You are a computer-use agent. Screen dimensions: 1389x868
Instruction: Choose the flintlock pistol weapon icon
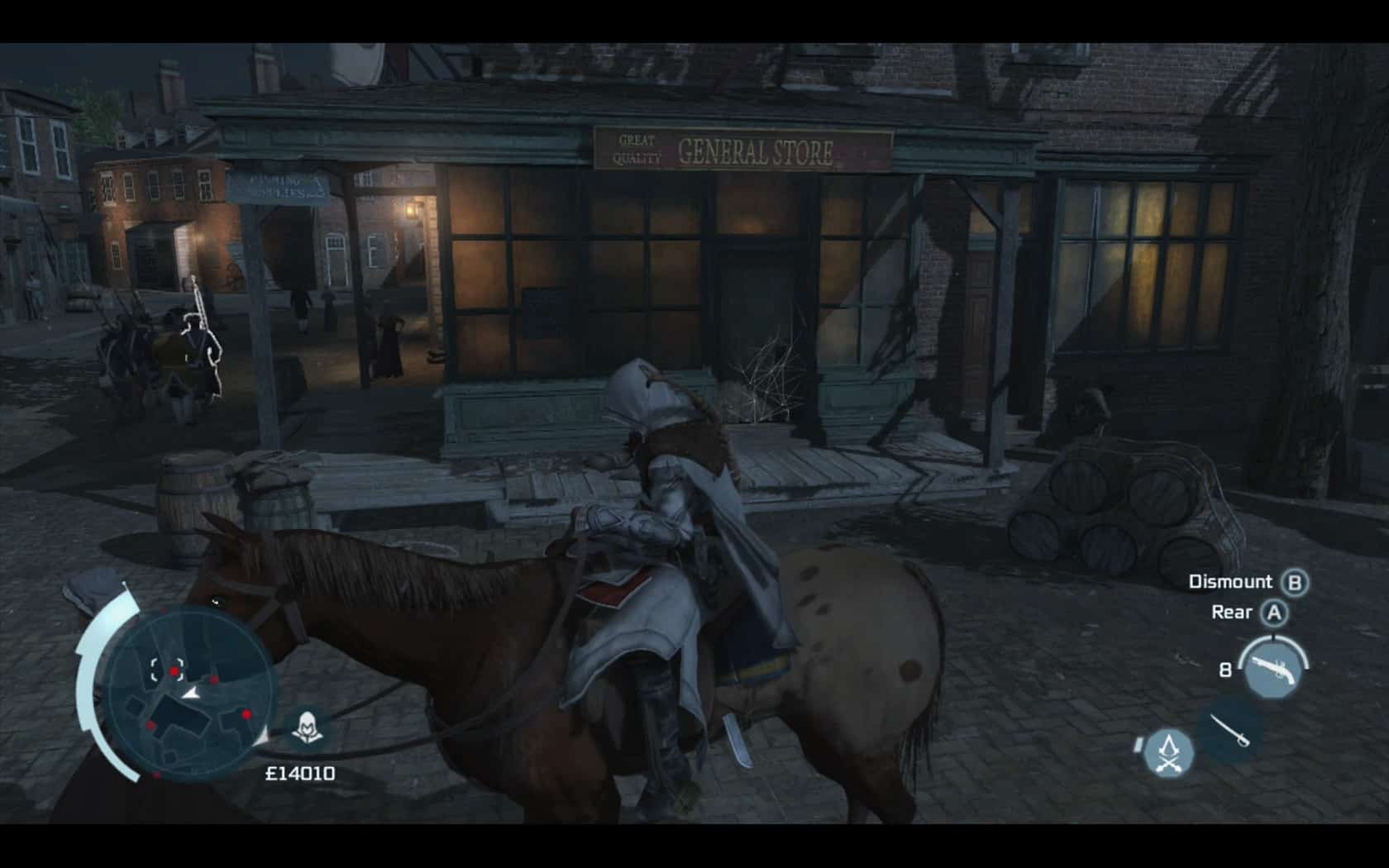[1271, 670]
